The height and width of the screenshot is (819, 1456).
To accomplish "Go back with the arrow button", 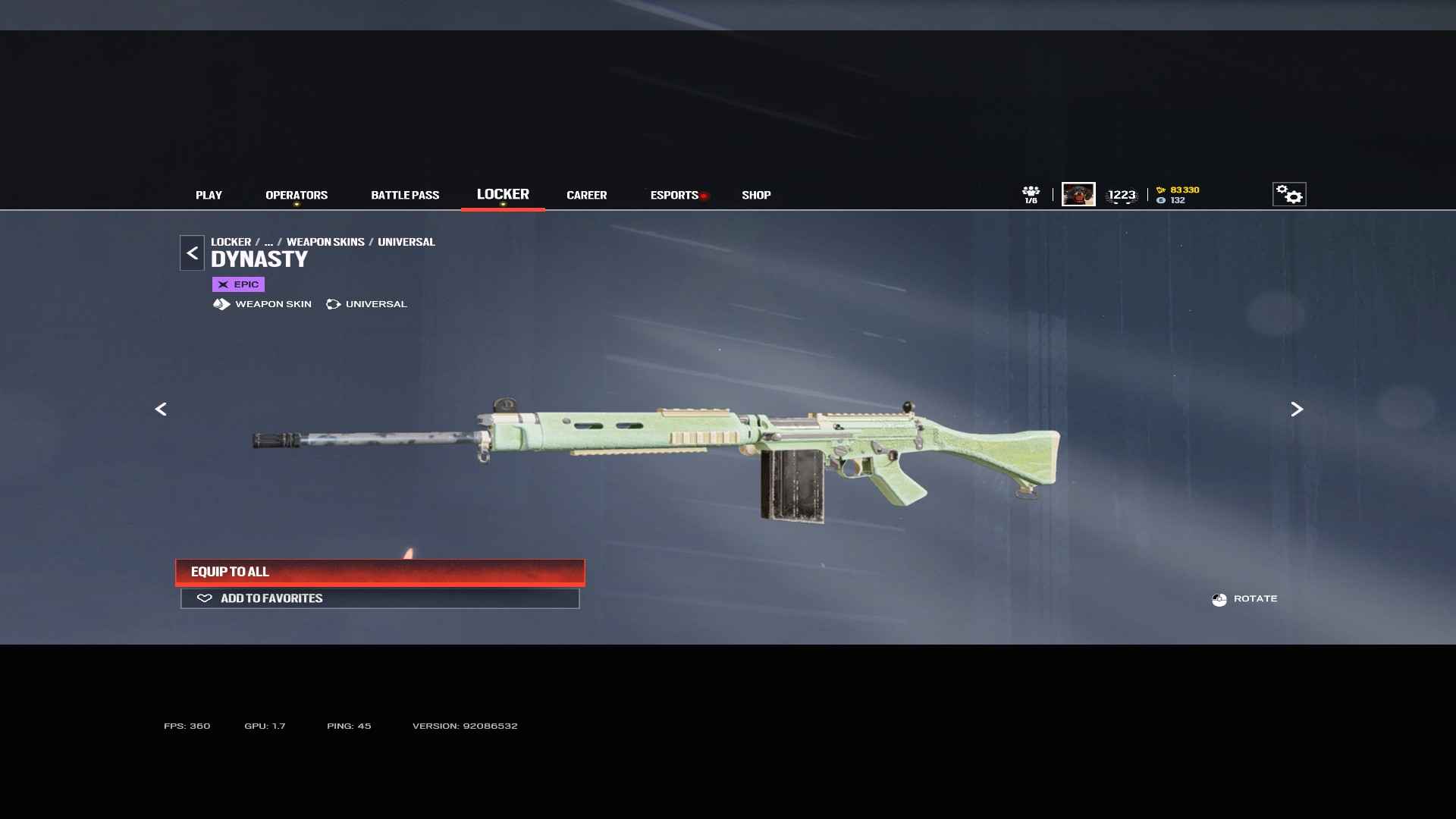I will [x=192, y=253].
